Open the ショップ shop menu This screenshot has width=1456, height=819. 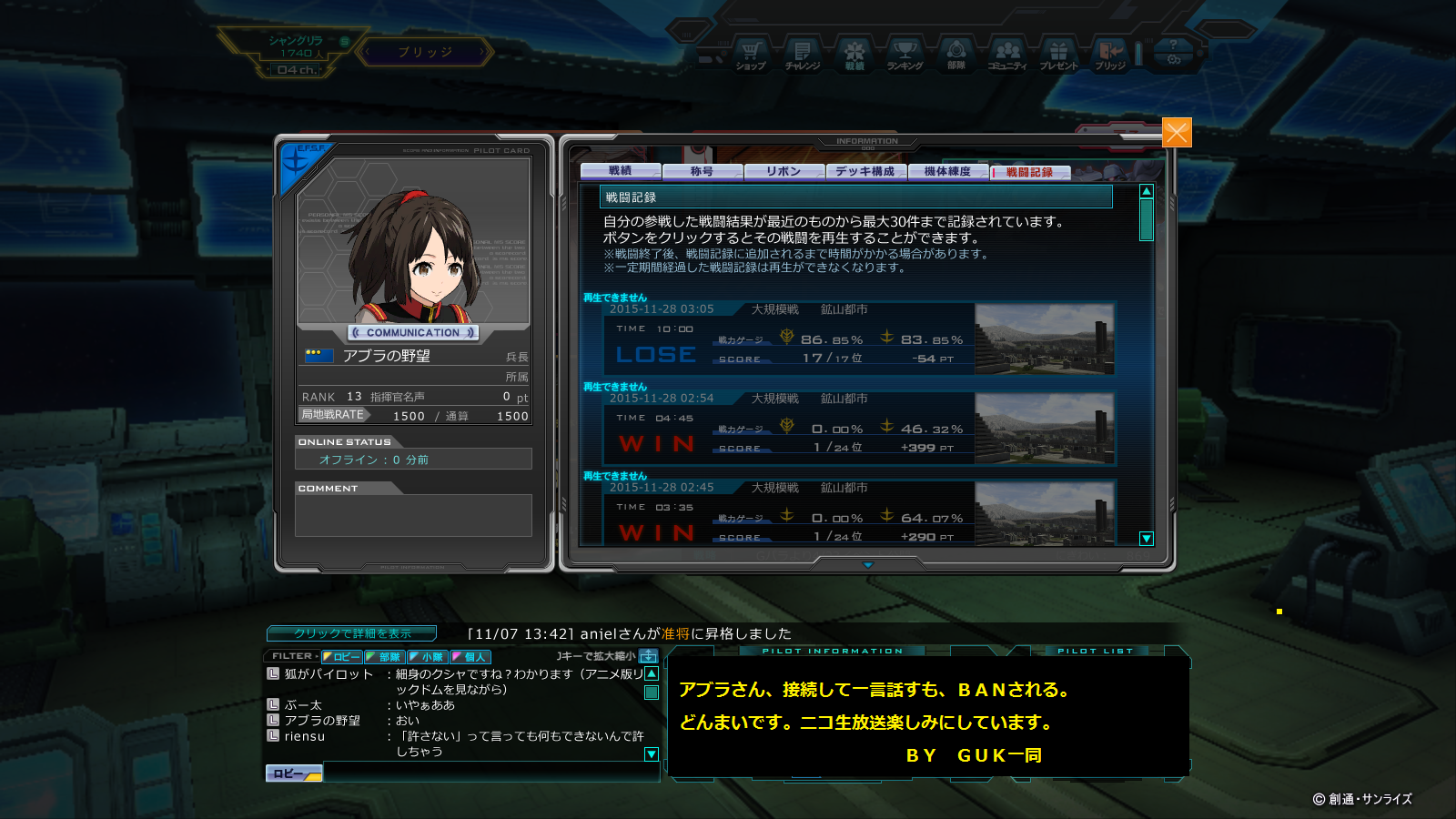751,55
